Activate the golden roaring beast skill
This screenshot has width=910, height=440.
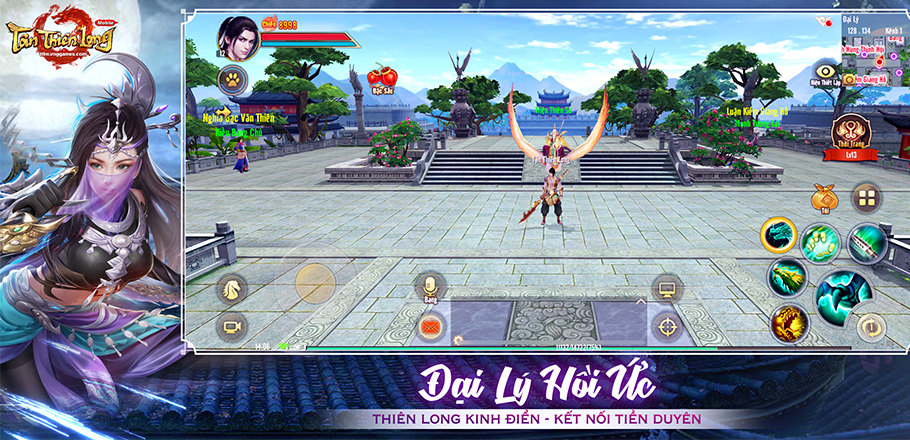(x=788, y=321)
